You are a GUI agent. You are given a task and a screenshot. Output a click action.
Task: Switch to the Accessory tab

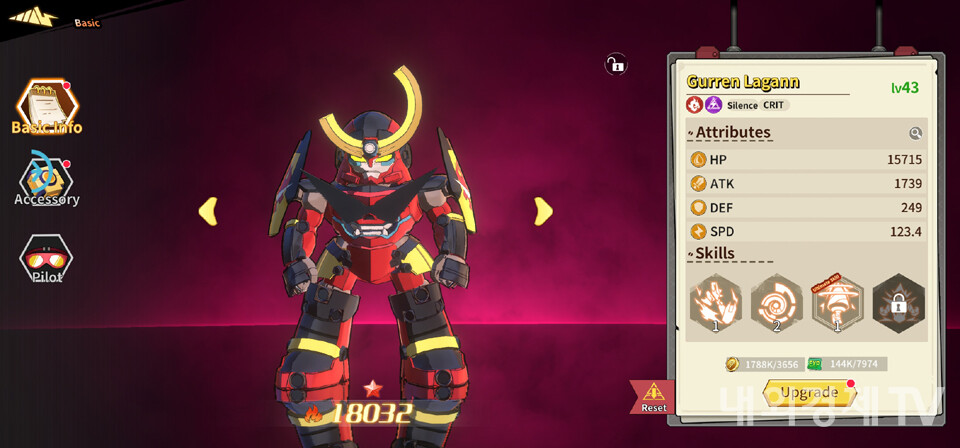tap(46, 181)
